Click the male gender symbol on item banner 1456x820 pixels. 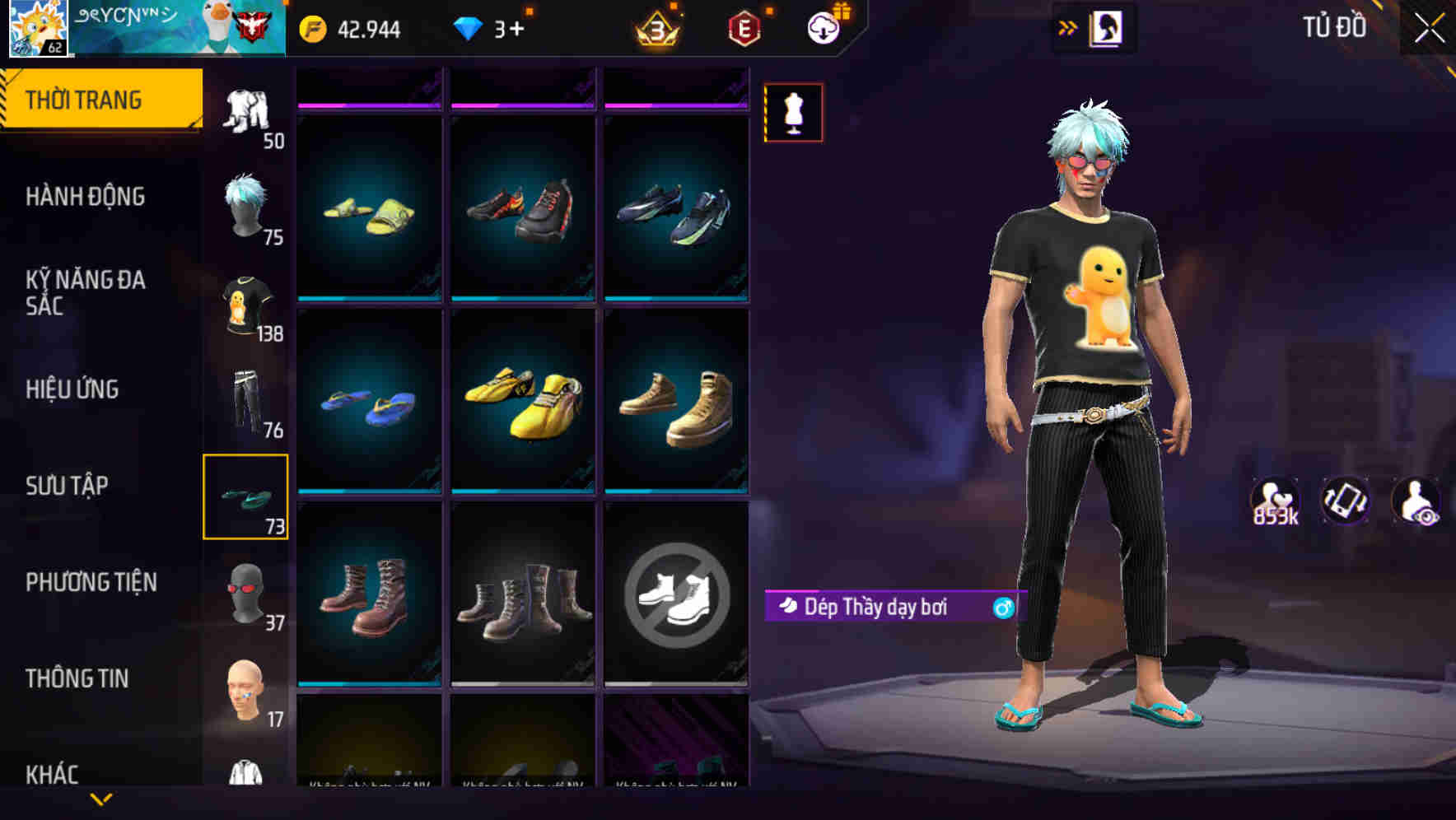tap(1003, 606)
